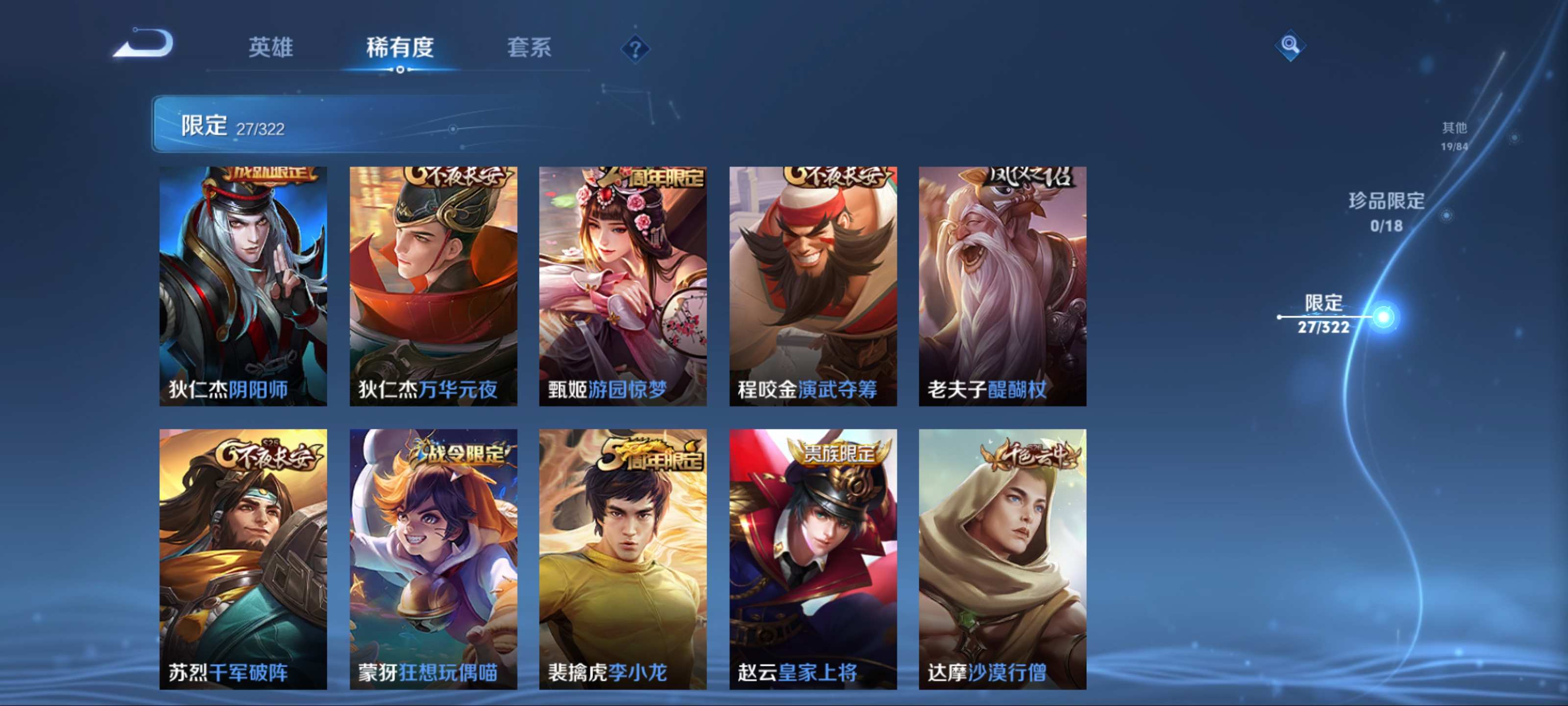
Task: Jump to the 珍品限定 category
Action: 1386,211
